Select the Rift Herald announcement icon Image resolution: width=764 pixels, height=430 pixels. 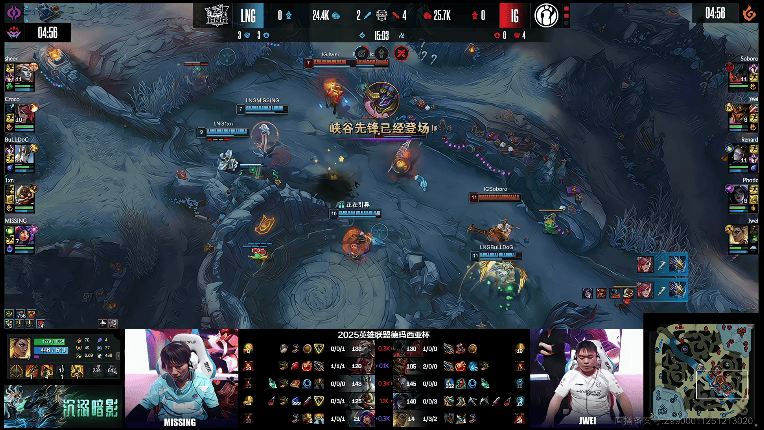381,101
